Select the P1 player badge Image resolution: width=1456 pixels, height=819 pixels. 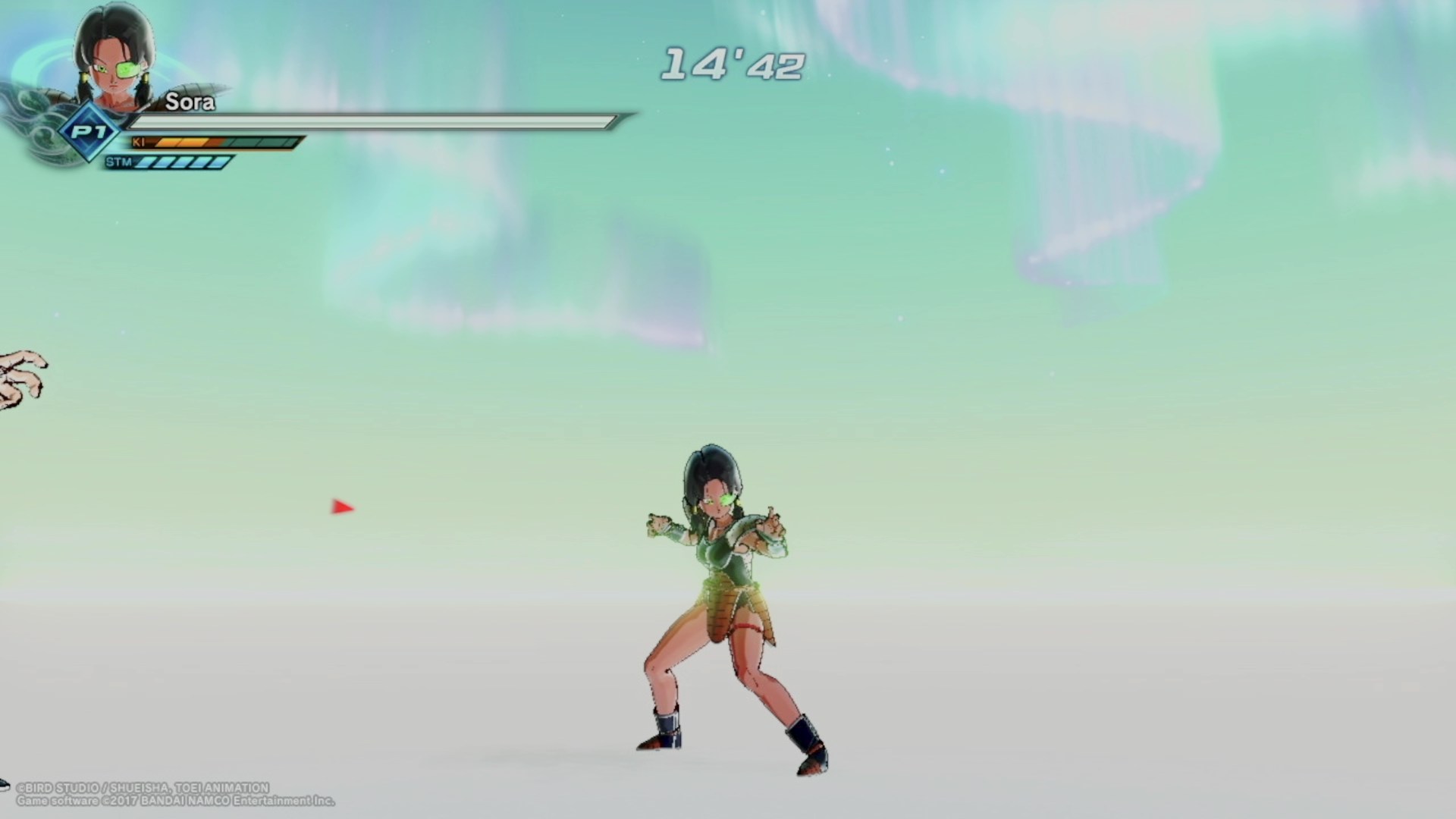(89, 133)
